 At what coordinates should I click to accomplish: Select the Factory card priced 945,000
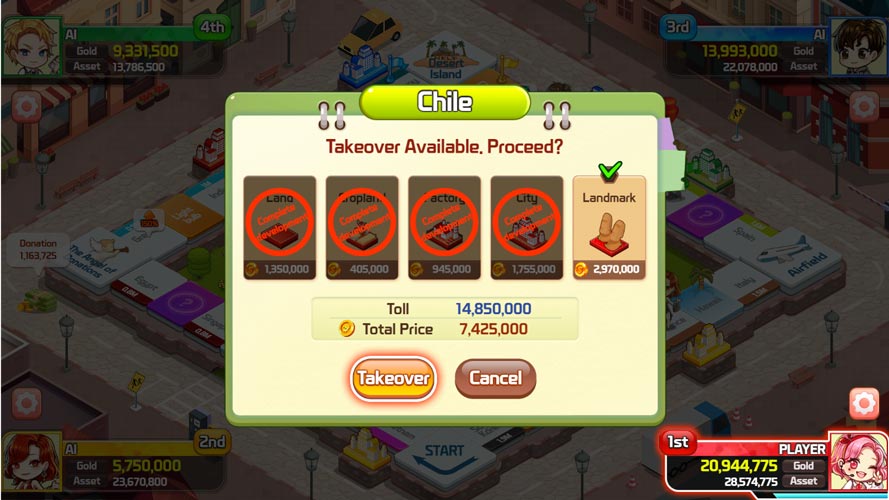(x=445, y=228)
